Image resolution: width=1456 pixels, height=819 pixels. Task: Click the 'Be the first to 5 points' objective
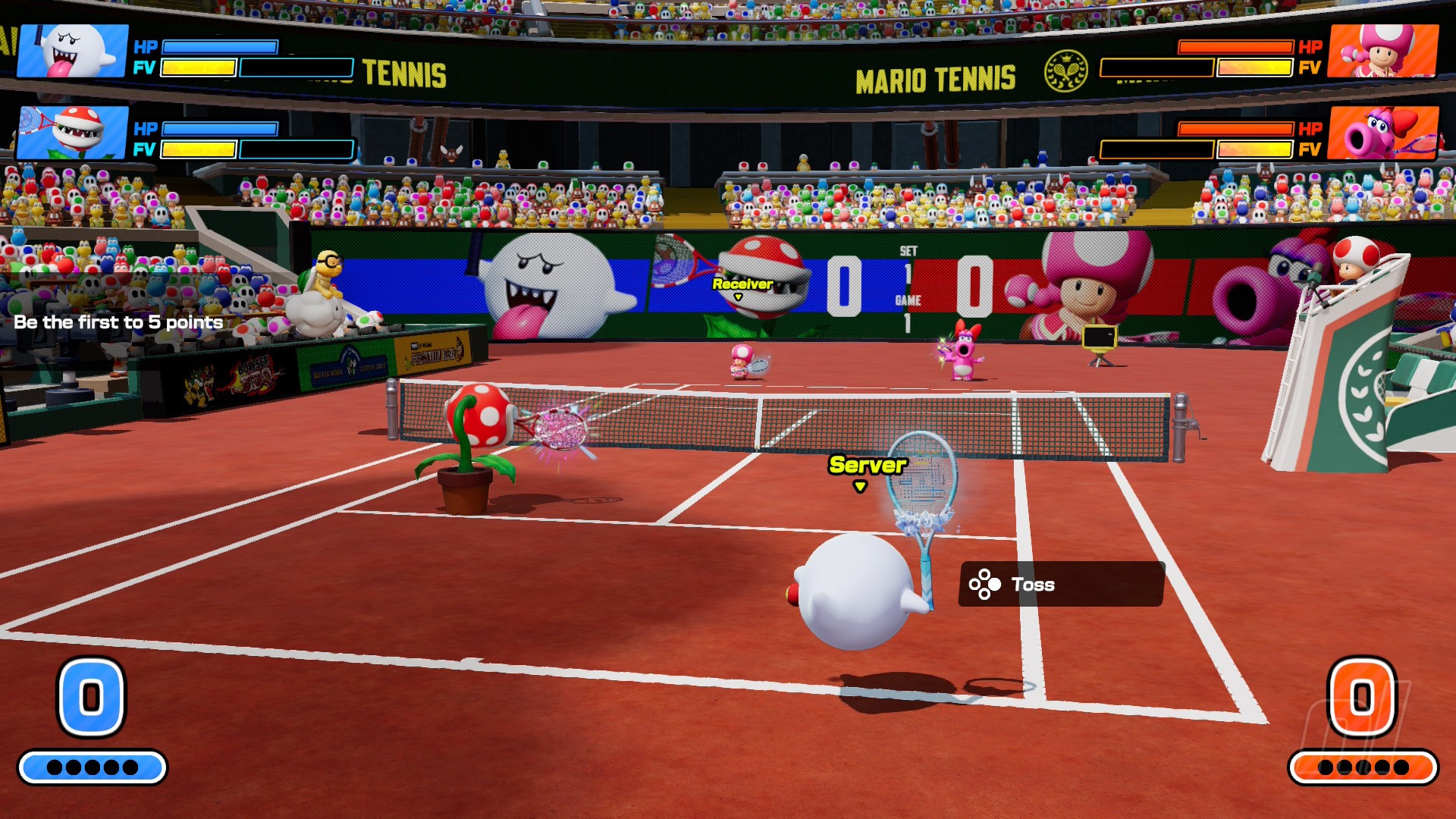[x=118, y=322]
